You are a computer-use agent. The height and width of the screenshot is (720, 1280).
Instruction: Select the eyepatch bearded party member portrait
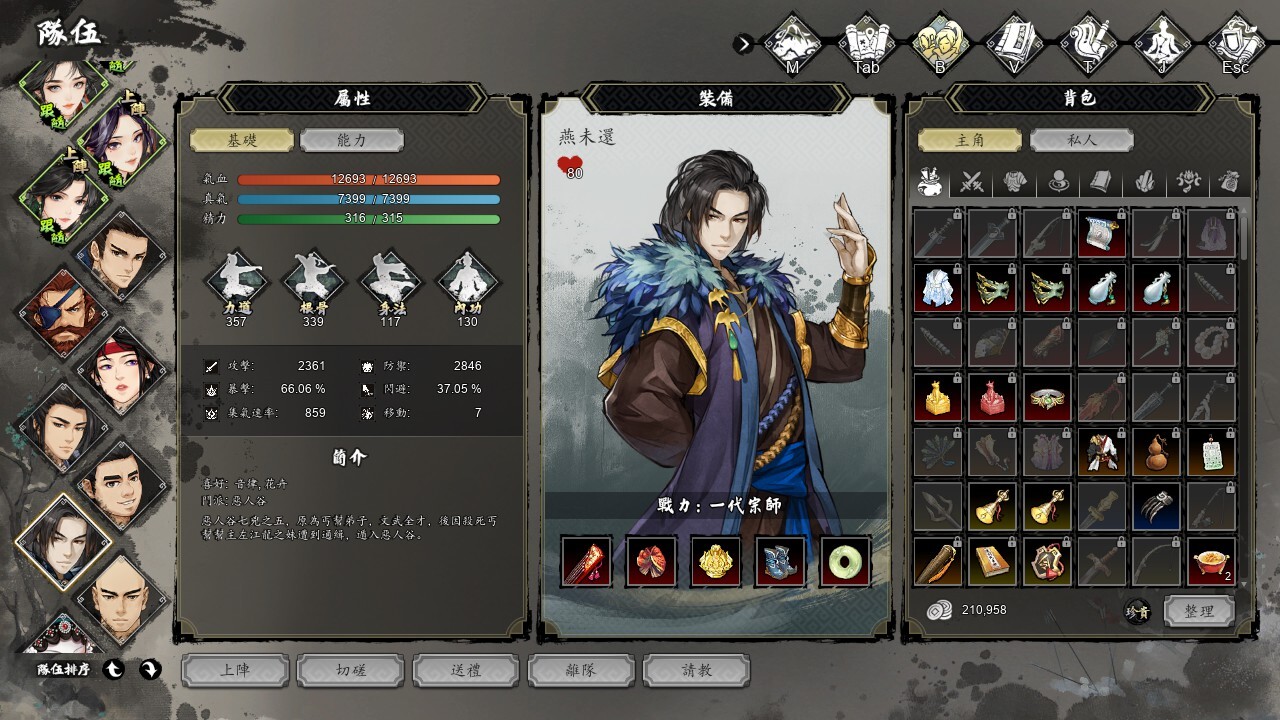click(x=62, y=312)
